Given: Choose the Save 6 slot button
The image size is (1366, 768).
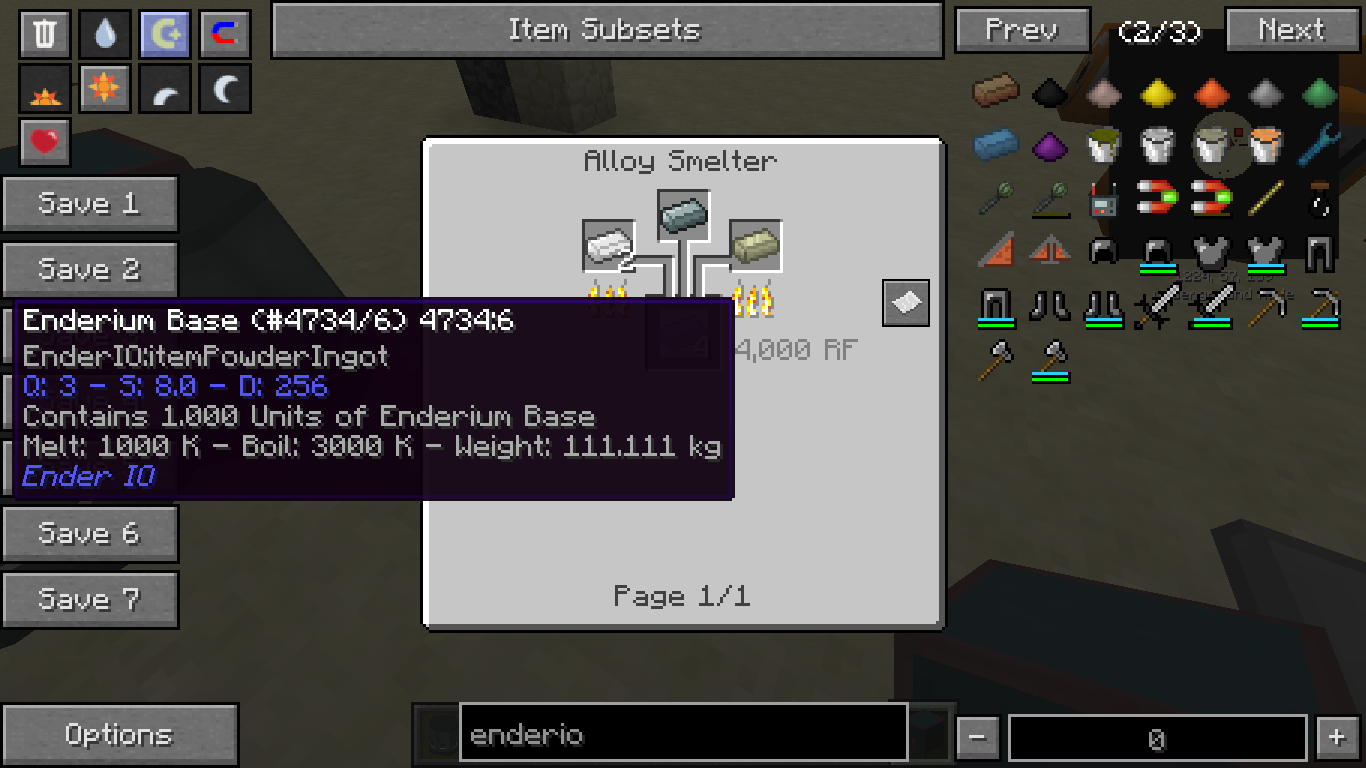Looking at the screenshot, I should 90,534.
